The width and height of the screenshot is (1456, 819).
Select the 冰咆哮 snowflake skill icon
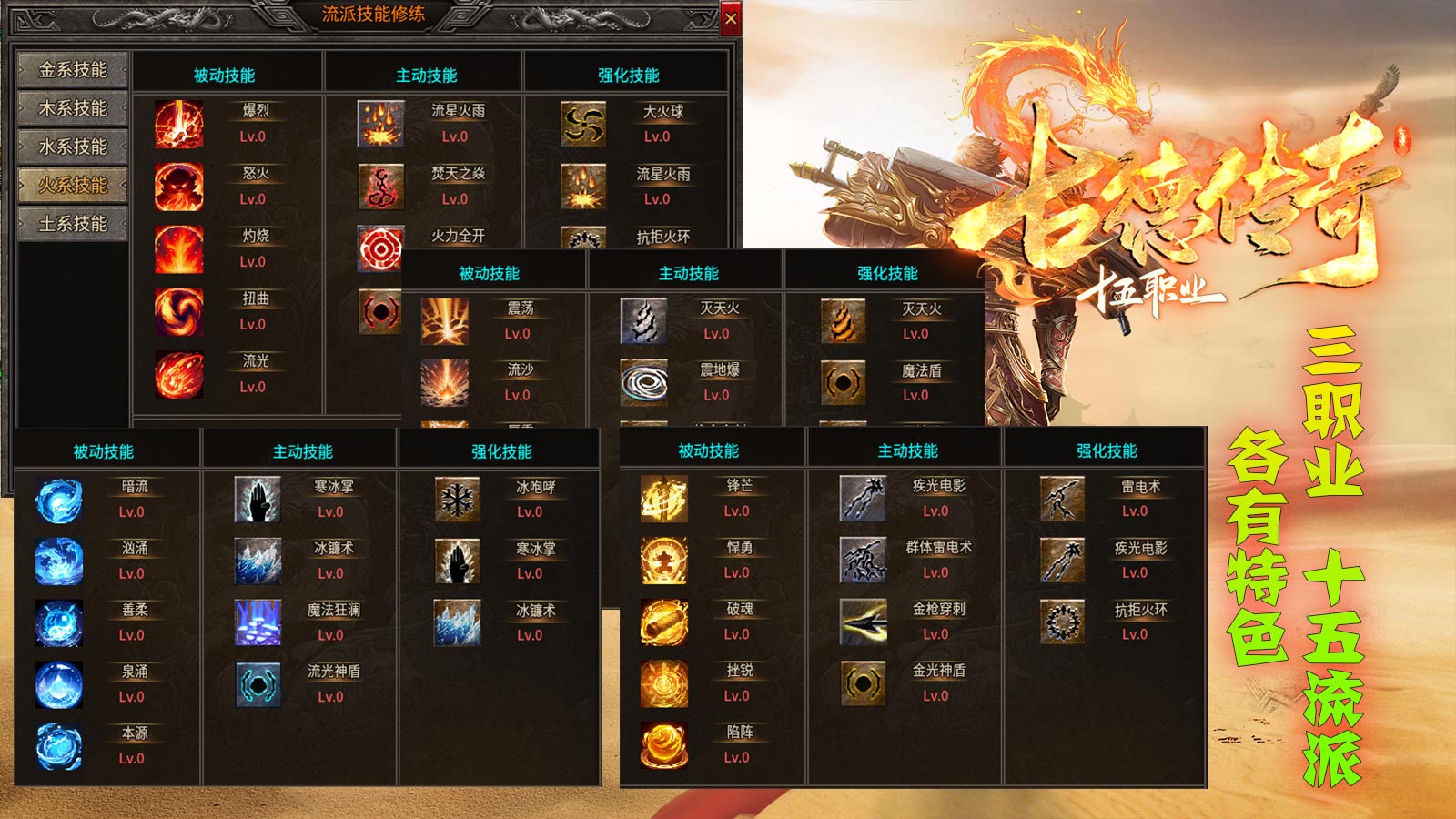pos(457,500)
